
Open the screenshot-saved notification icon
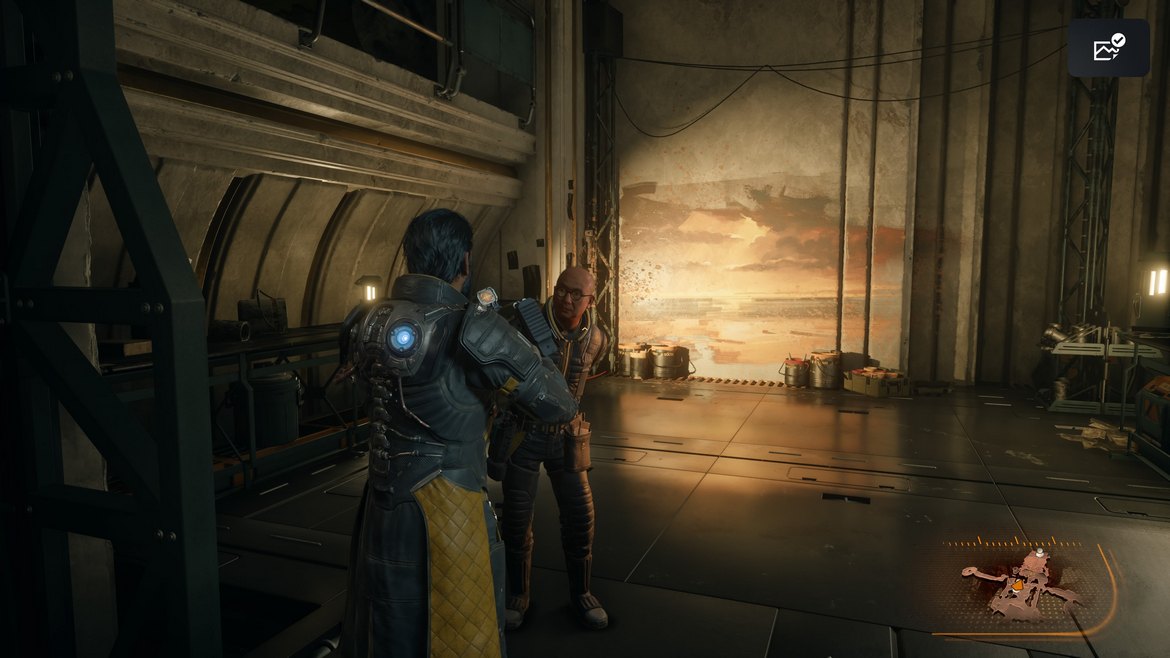(x=1108, y=48)
